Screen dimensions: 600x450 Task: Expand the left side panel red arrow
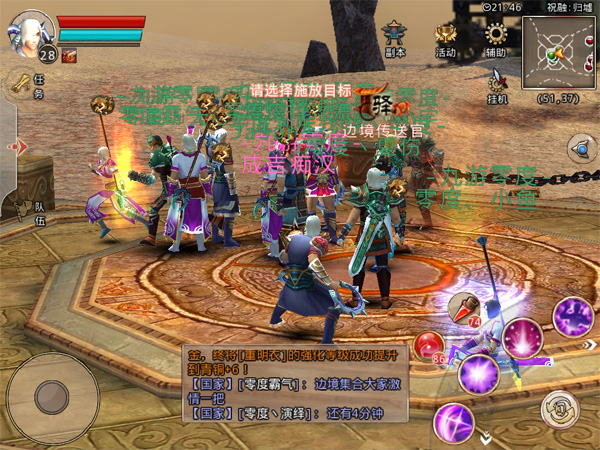(14, 147)
